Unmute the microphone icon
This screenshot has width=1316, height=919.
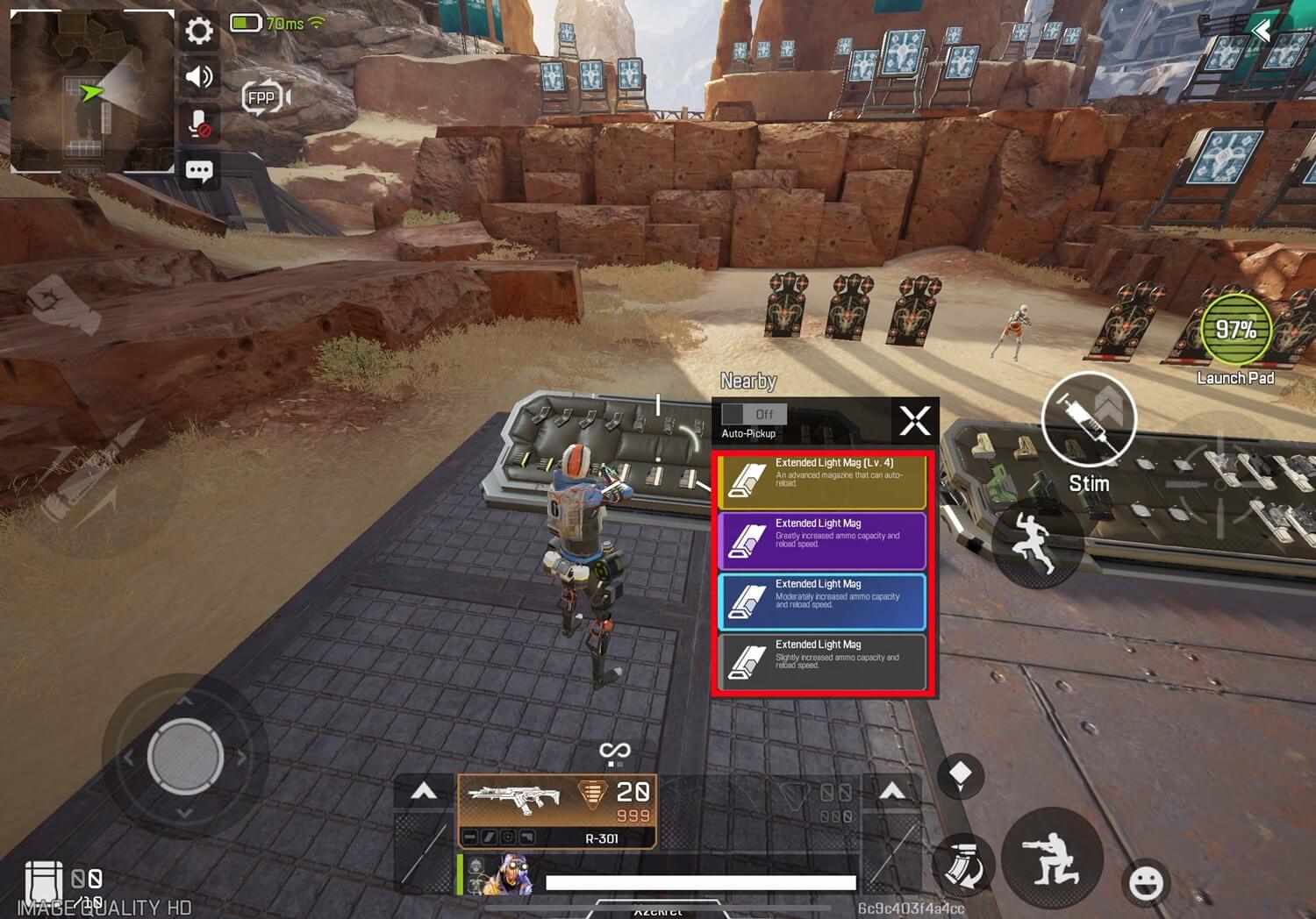(x=199, y=124)
